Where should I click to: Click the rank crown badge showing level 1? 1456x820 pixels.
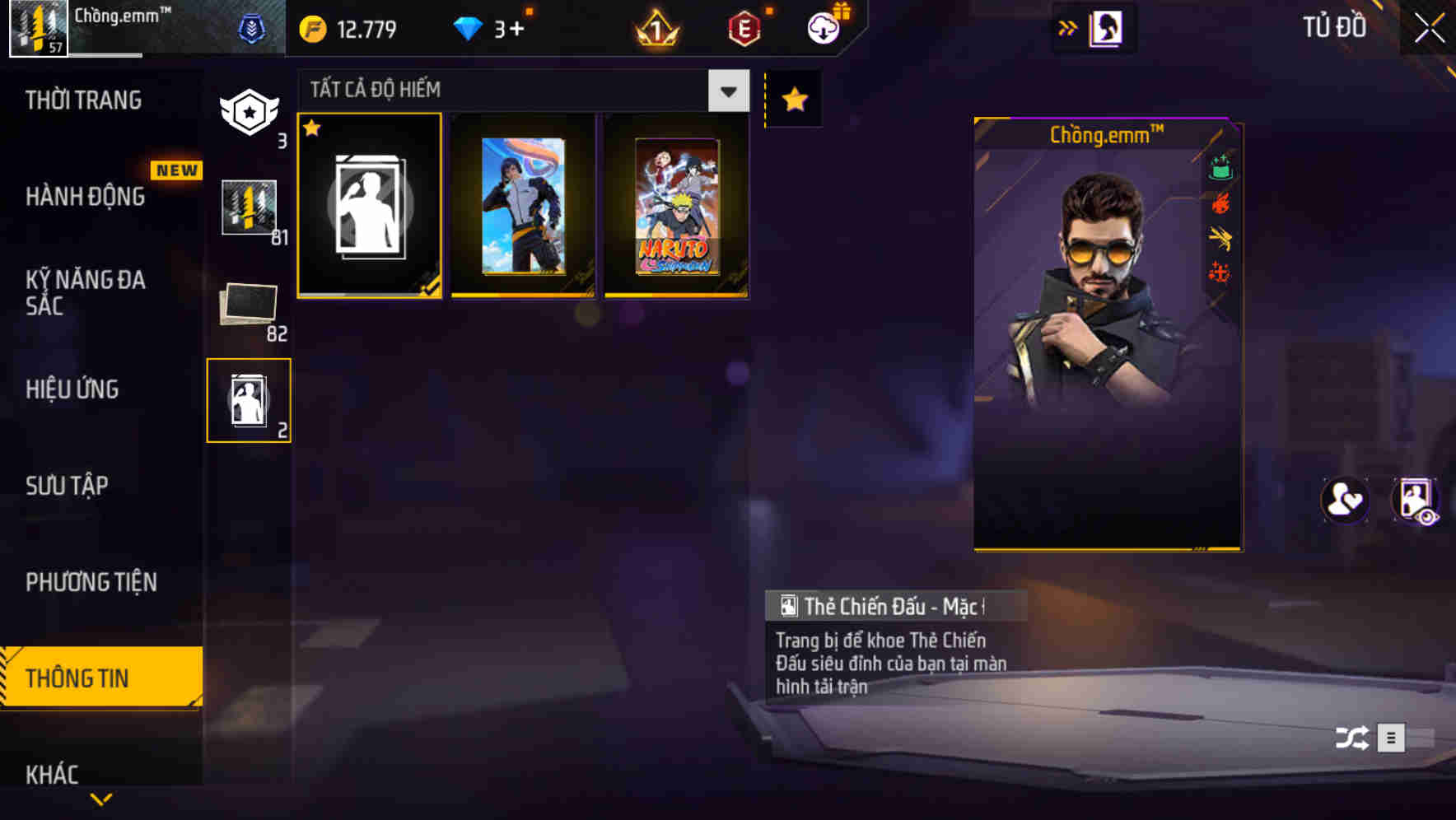[x=655, y=27]
